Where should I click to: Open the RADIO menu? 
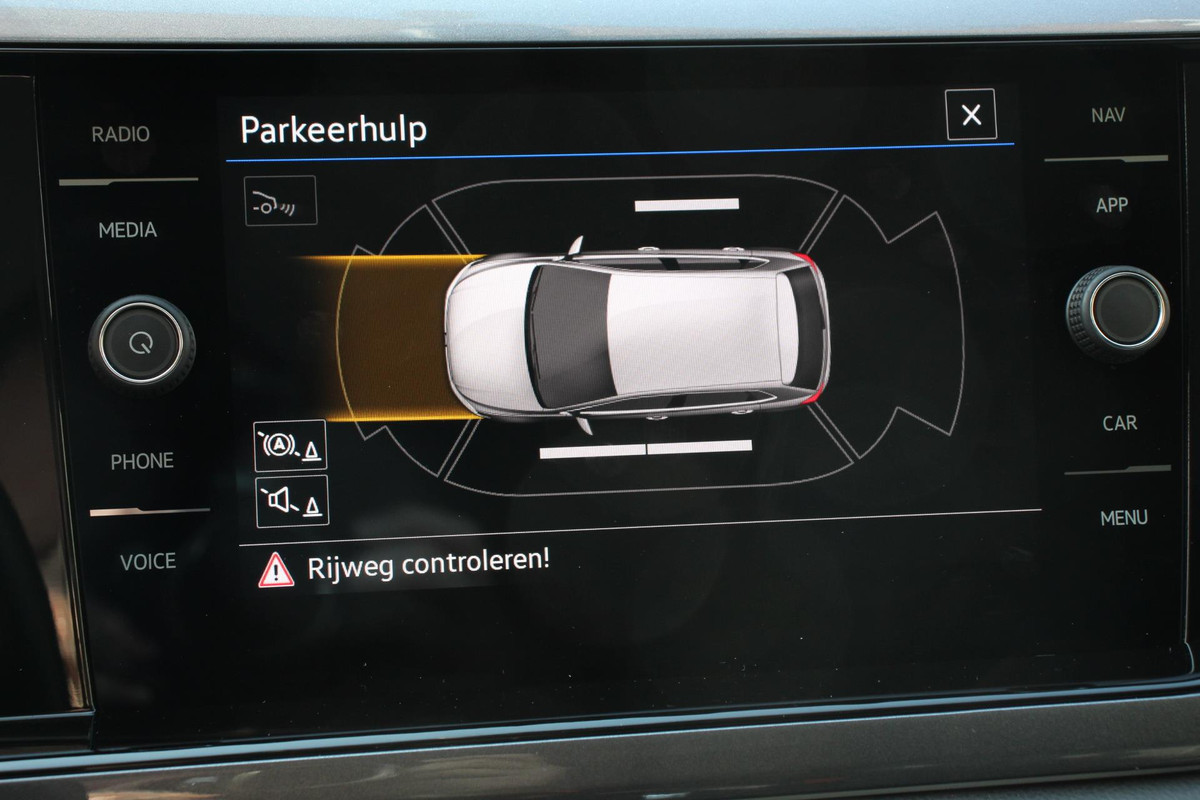pos(121,134)
